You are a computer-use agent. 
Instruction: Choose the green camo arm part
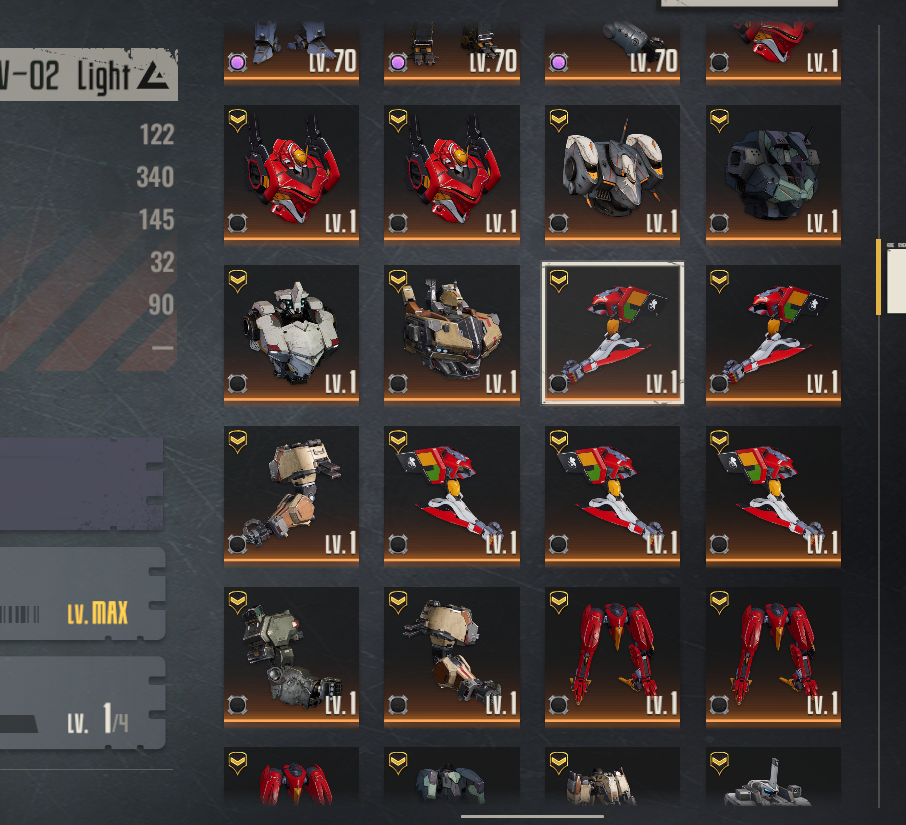coord(291,655)
